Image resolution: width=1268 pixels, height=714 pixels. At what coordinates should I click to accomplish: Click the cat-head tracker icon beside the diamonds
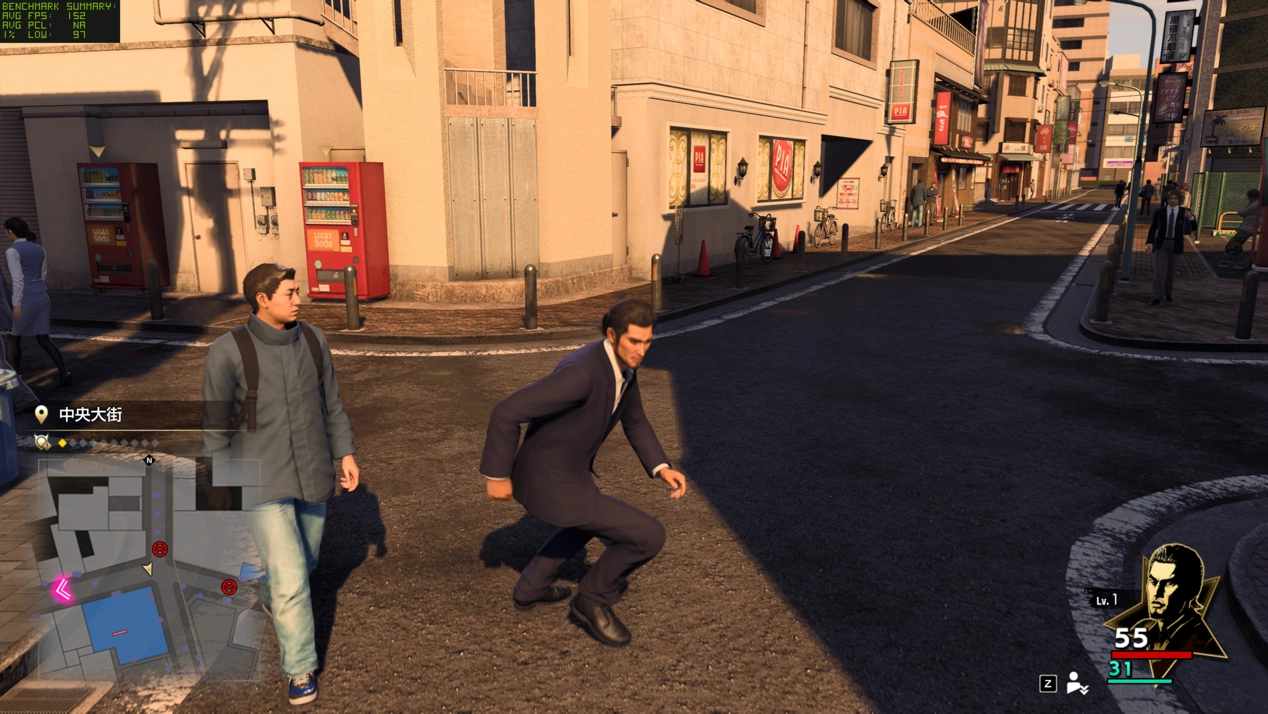coord(42,442)
